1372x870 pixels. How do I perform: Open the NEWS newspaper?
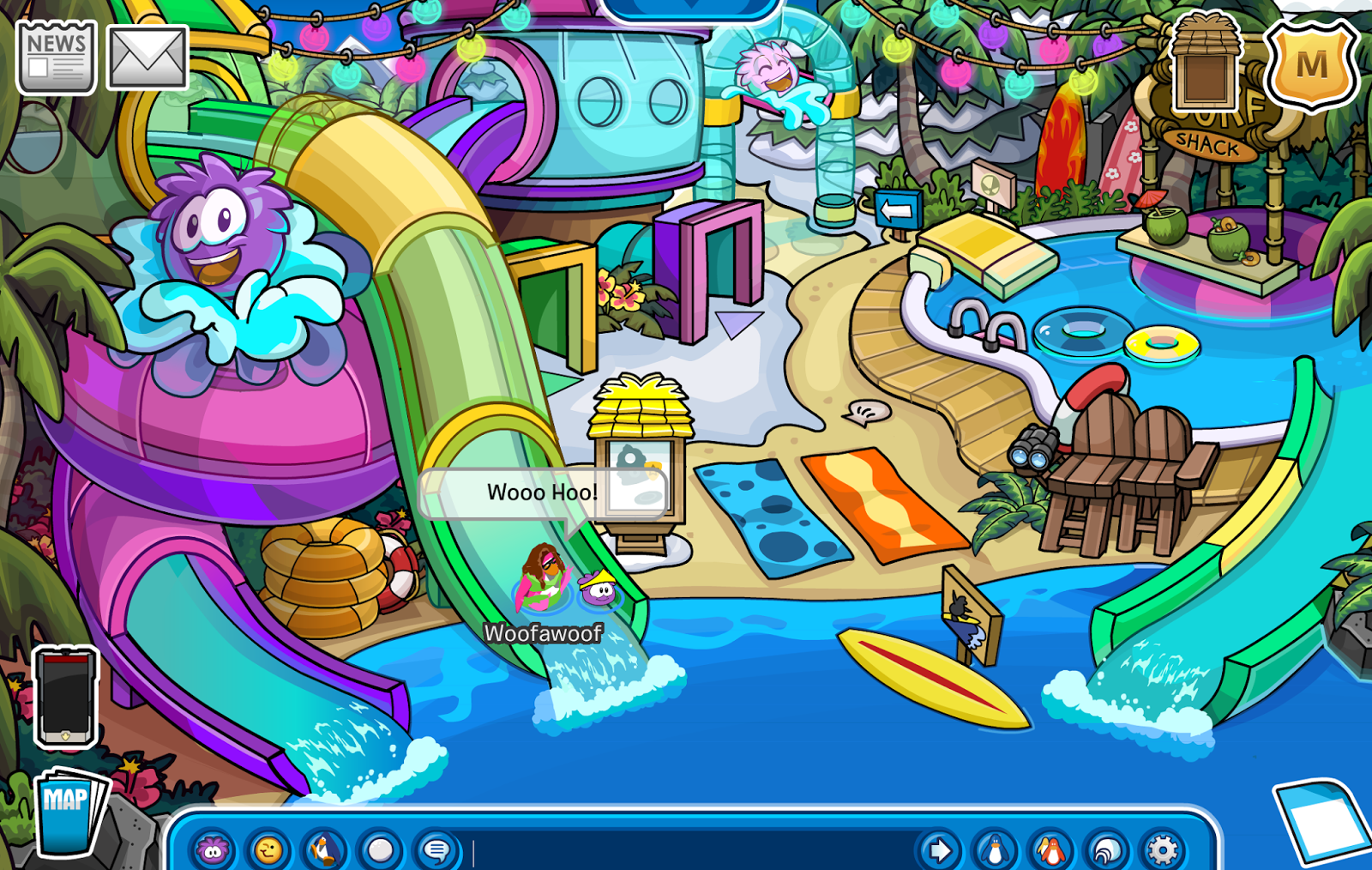pos(56,56)
